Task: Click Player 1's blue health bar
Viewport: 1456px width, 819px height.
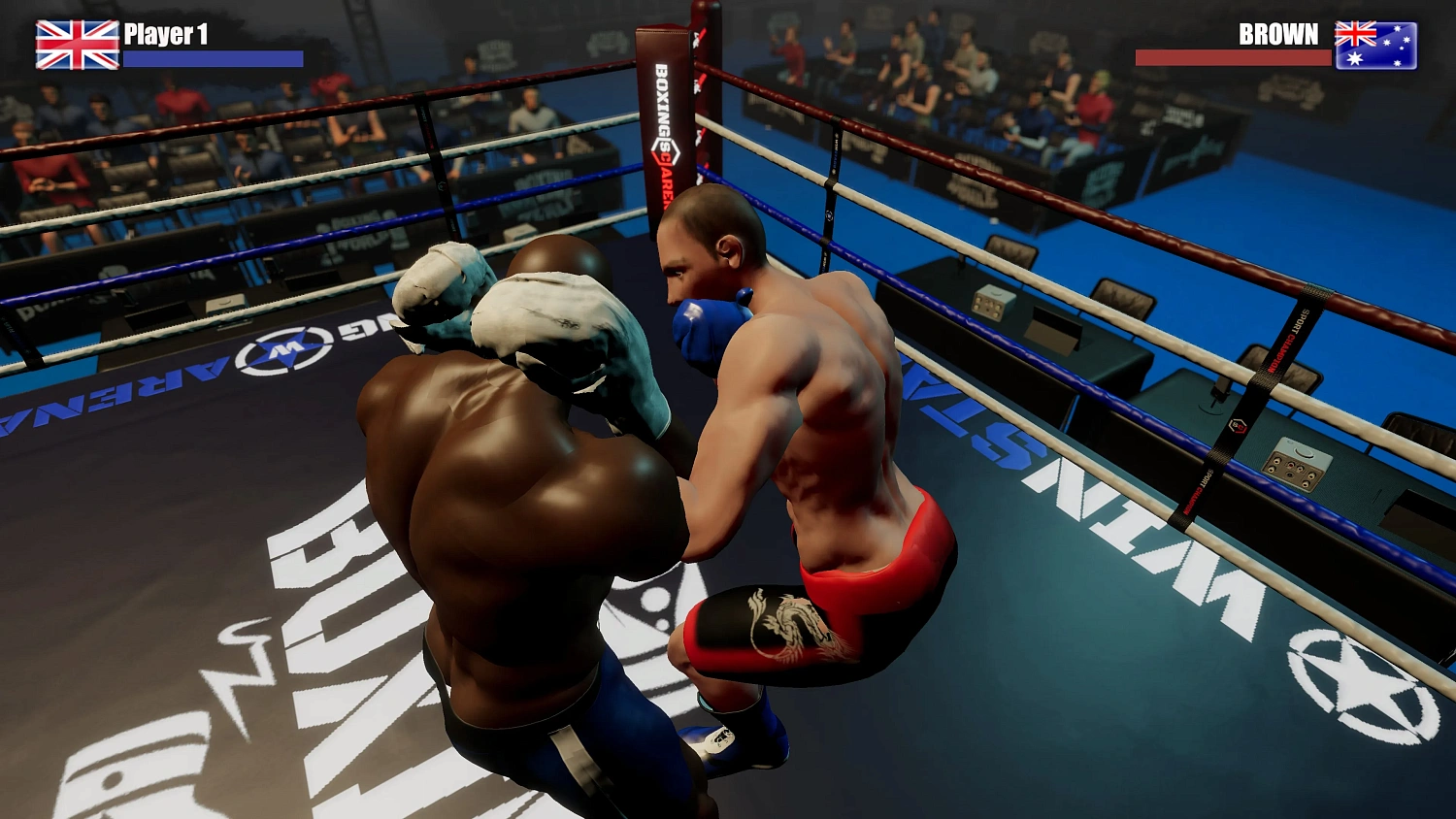Action: pos(211,60)
